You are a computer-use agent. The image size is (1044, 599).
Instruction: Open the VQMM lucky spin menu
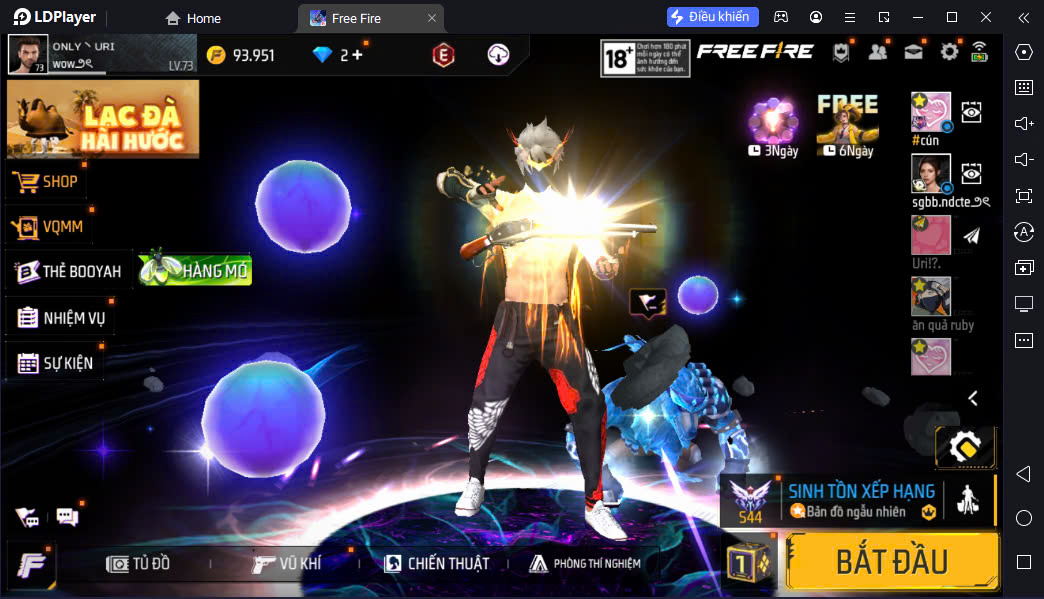tap(49, 227)
